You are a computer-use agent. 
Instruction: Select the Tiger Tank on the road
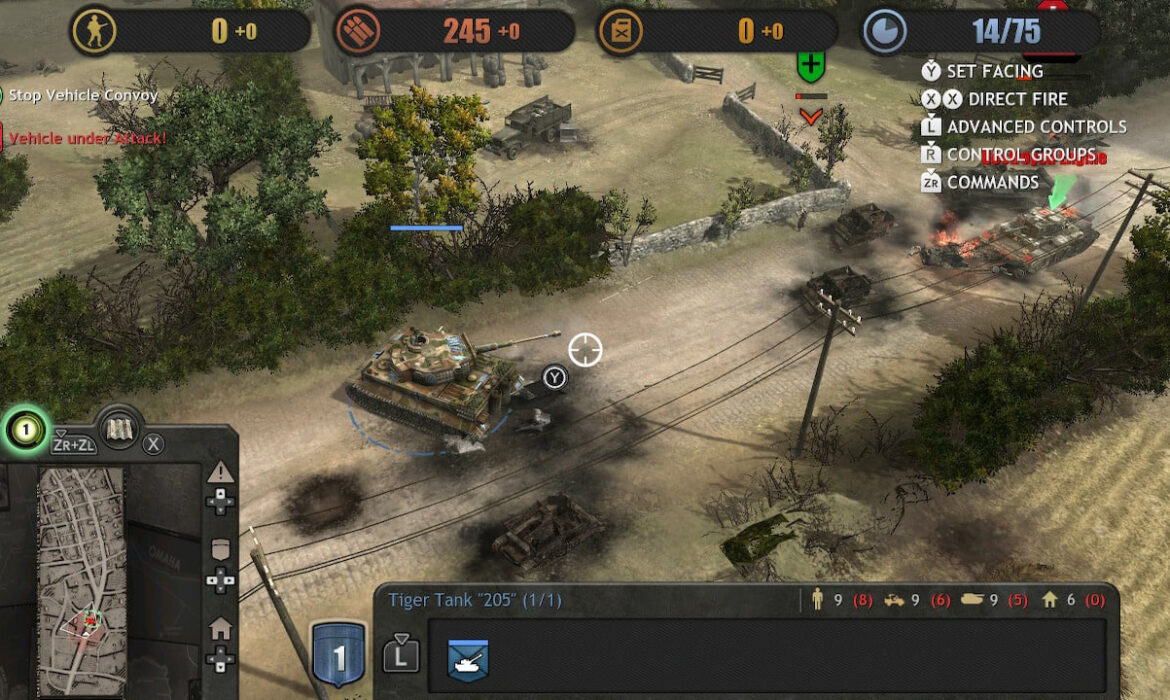[x=440, y=380]
